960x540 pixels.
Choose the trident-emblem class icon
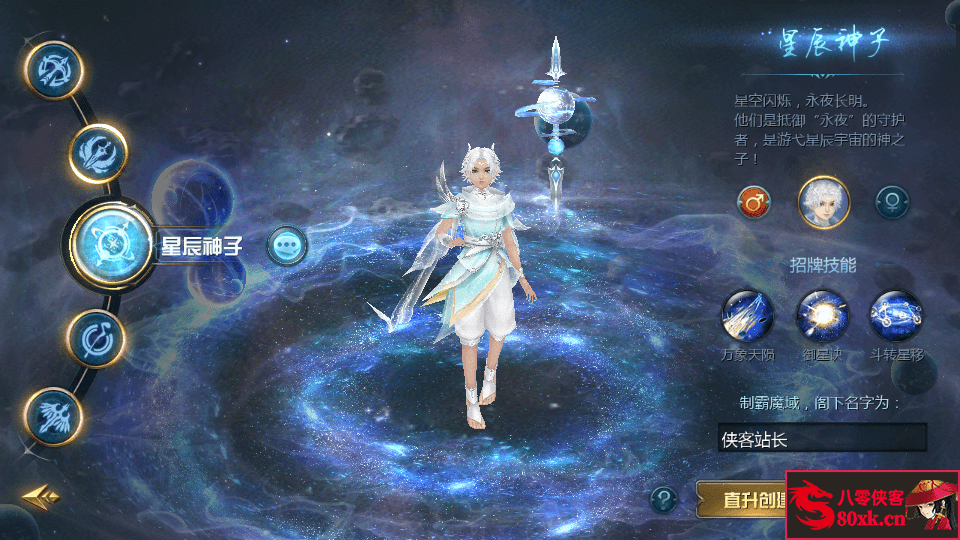[97, 152]
